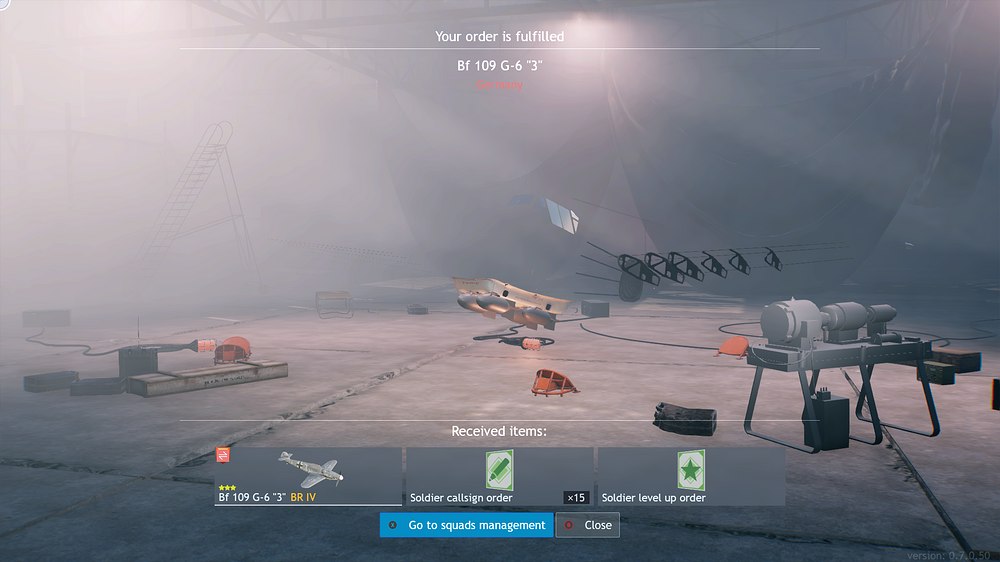Screen dimensions: 1000x562
Task: Go to squads management
Action: point(466,525)
